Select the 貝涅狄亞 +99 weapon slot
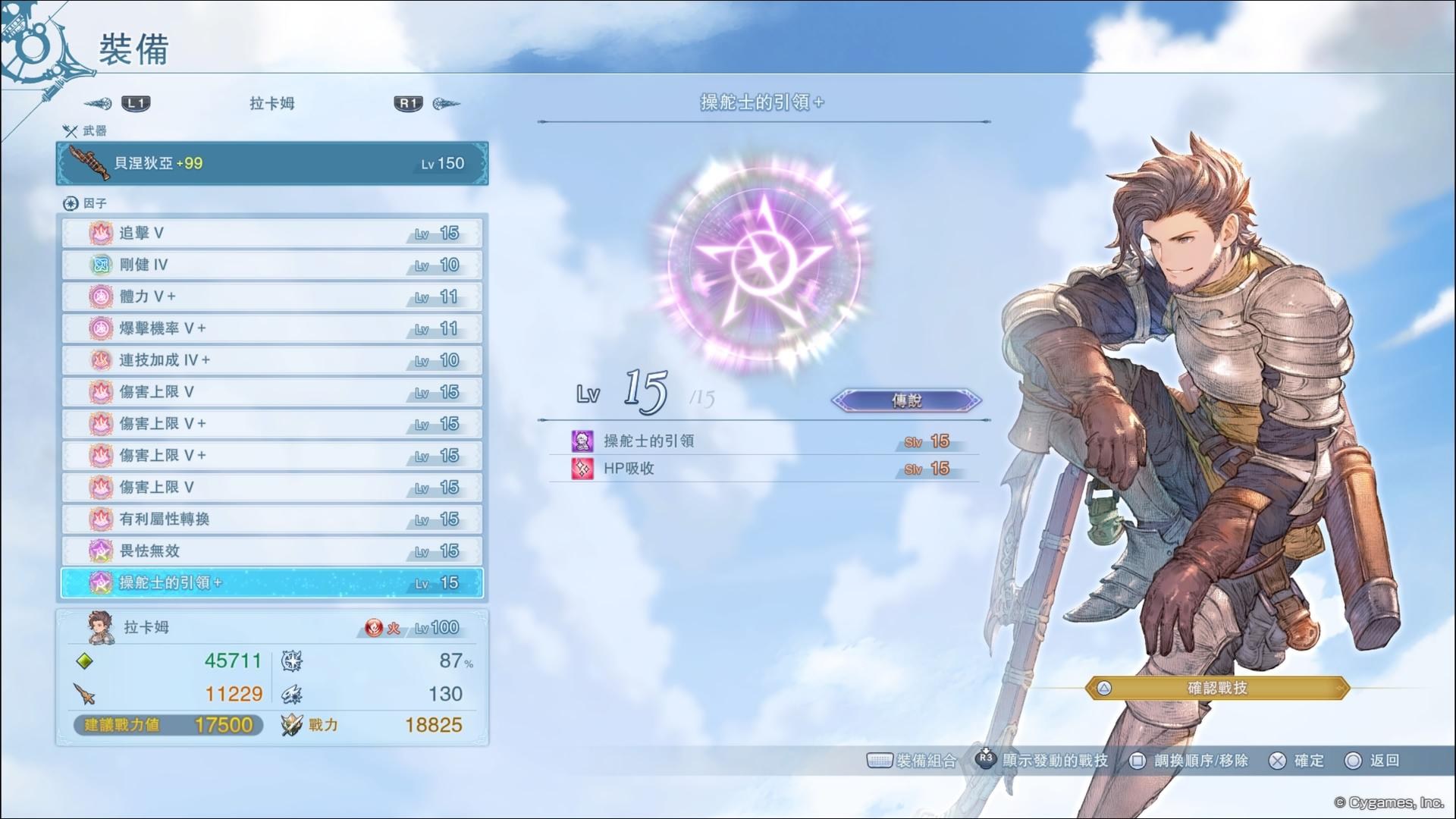This screenshot has height=819, width=1456. click(x=271, y=163)
